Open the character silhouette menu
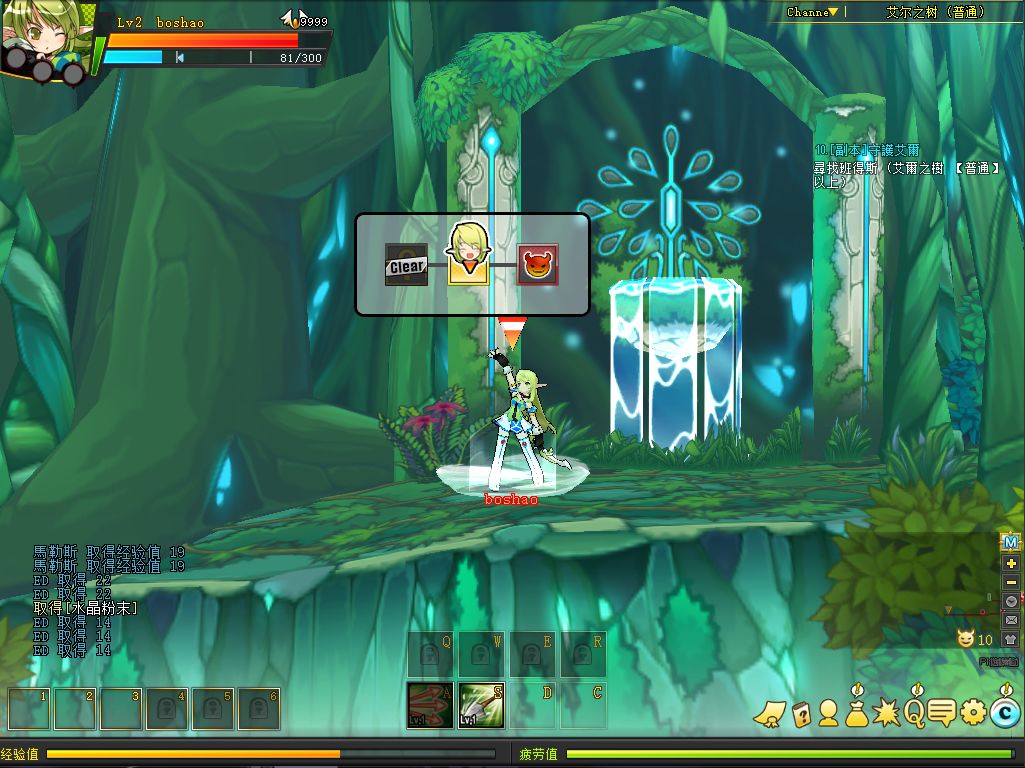Image resolution: width=1025 pixels, height=768 pixels. [x=828, y=713]
